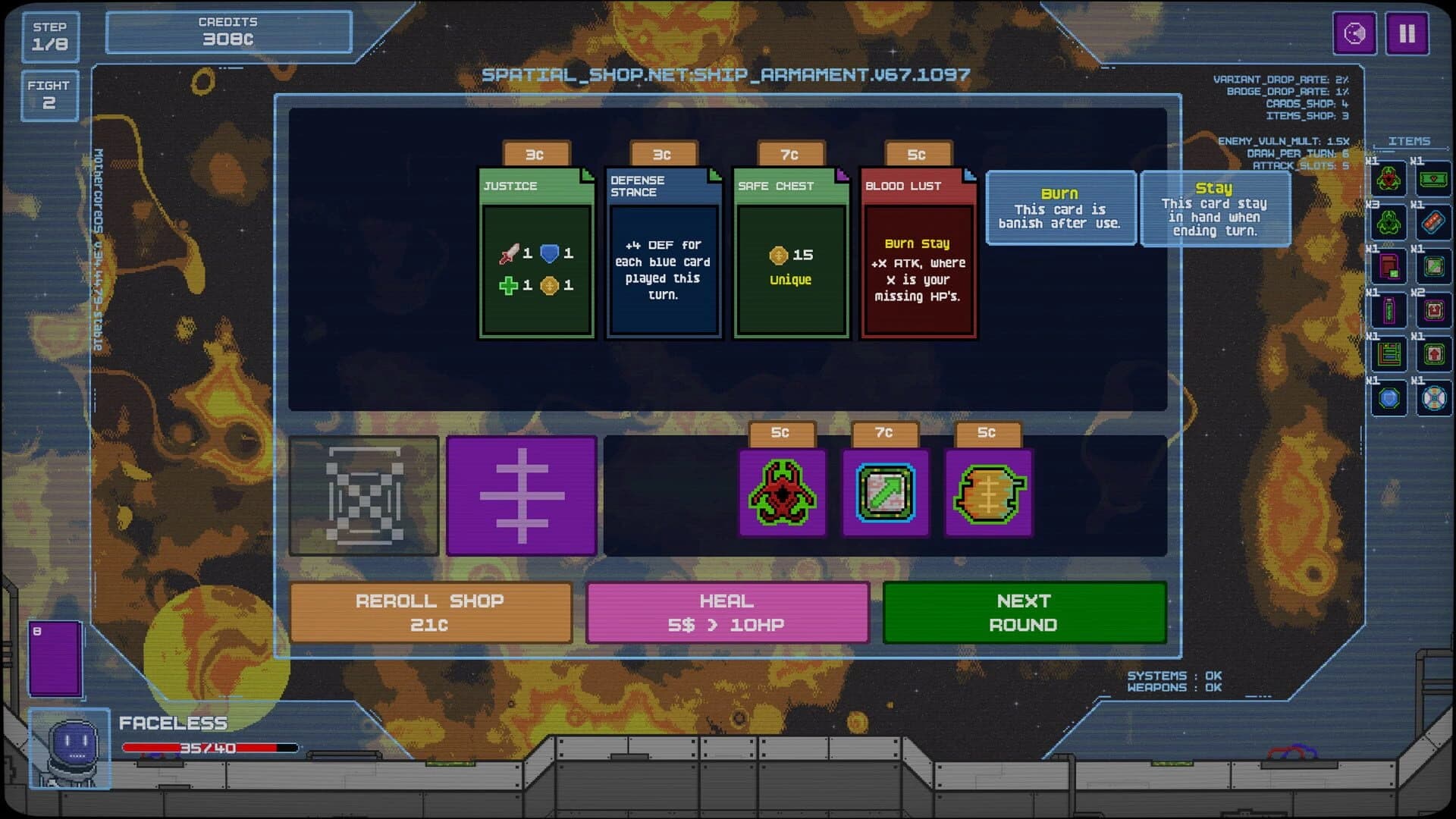The height and width of the screenshot is (819, 1456).
Task: Select the x3 biohazard suit in Items panel
Action: [x=1389, y=223]
